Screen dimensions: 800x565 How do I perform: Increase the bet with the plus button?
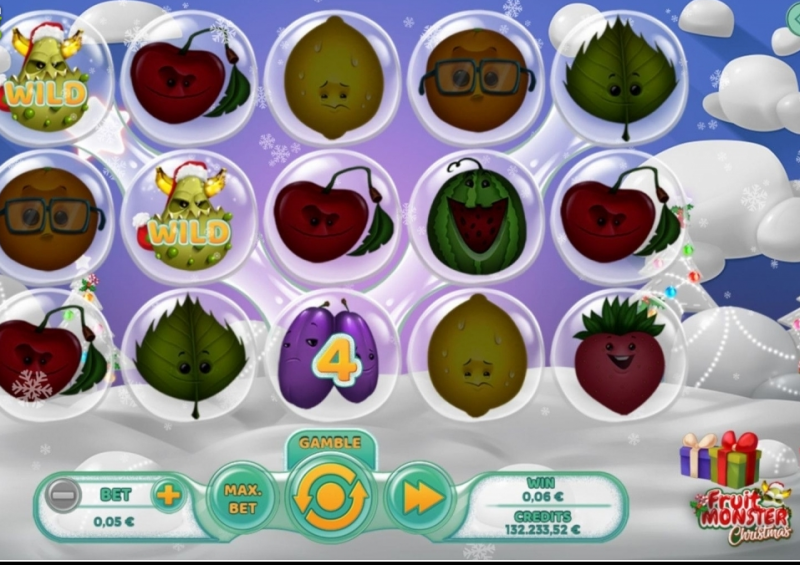(167, 494)
